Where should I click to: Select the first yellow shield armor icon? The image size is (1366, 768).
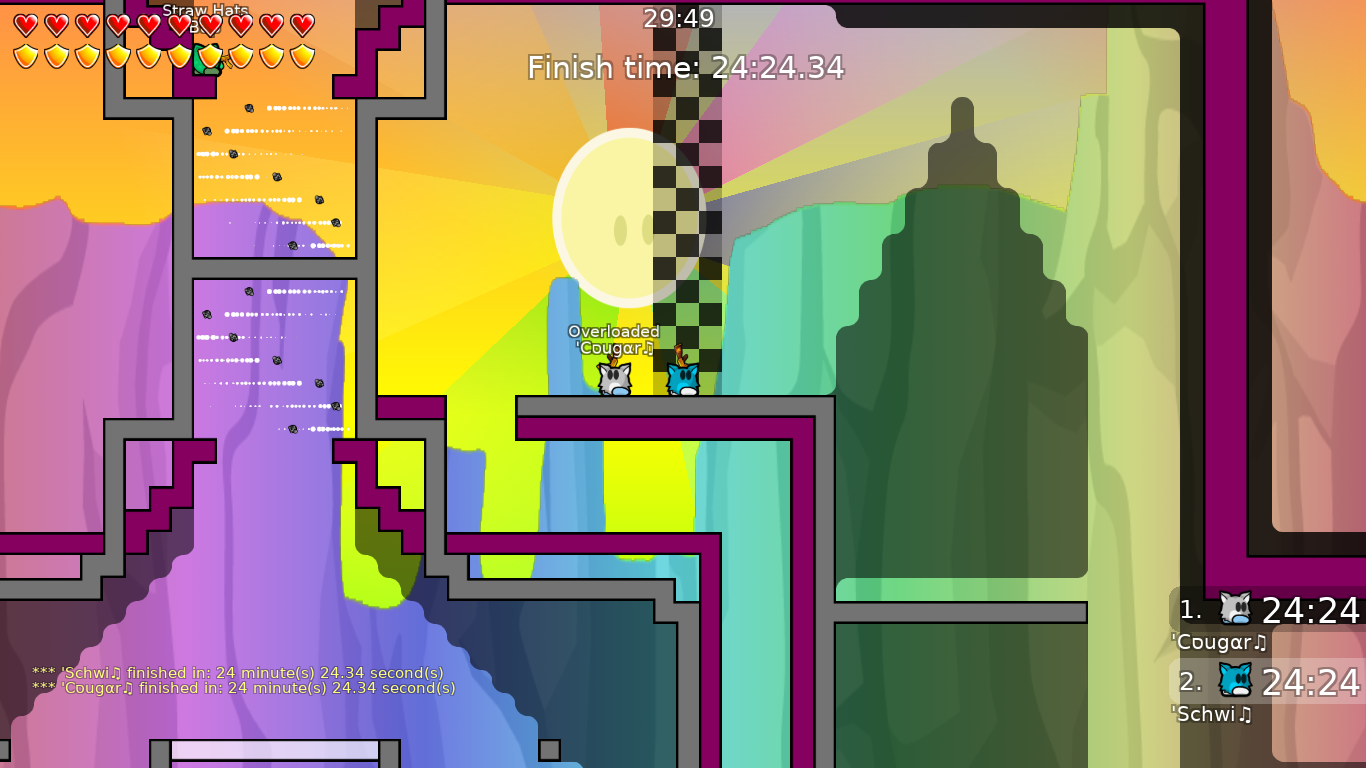[25, 56]
